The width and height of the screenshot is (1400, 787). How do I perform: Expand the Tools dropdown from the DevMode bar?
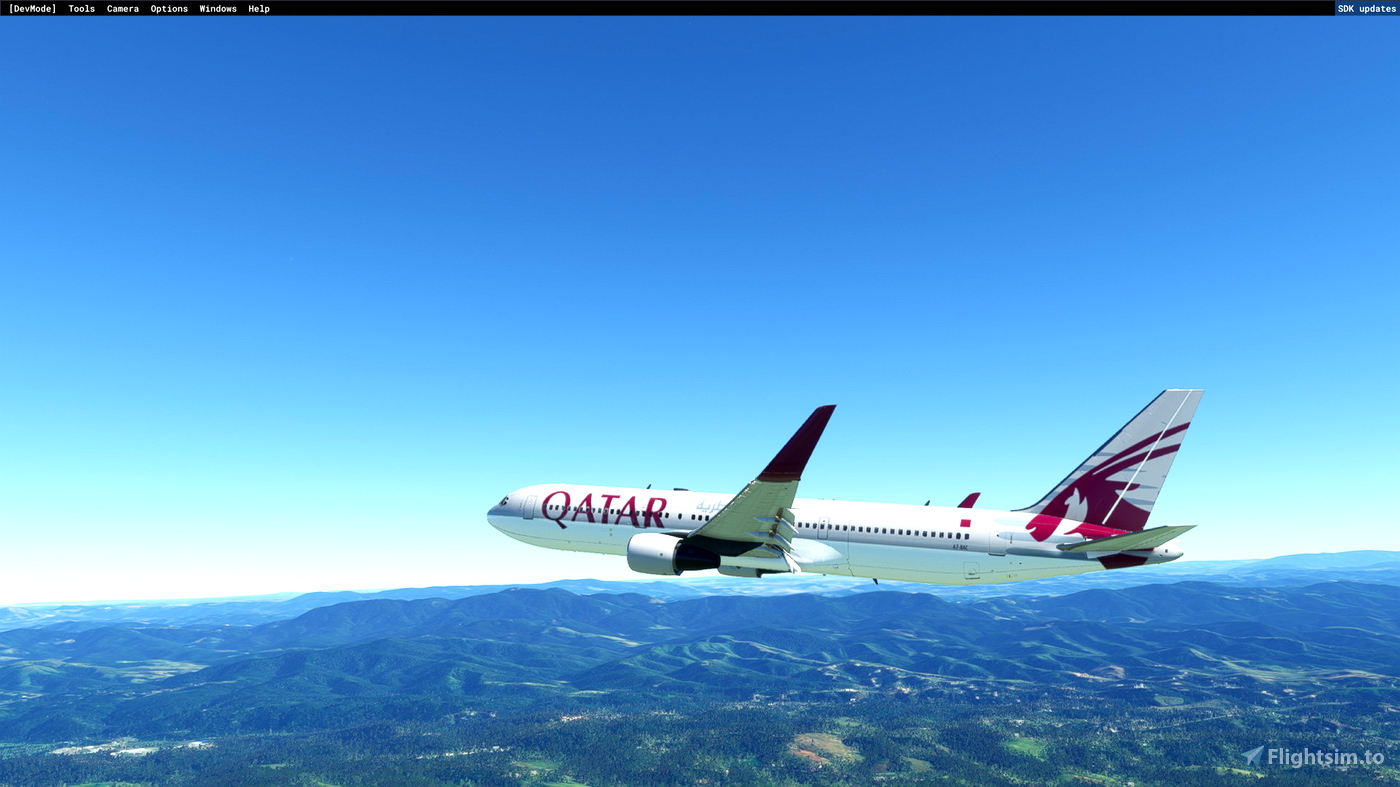coord(81,7)
